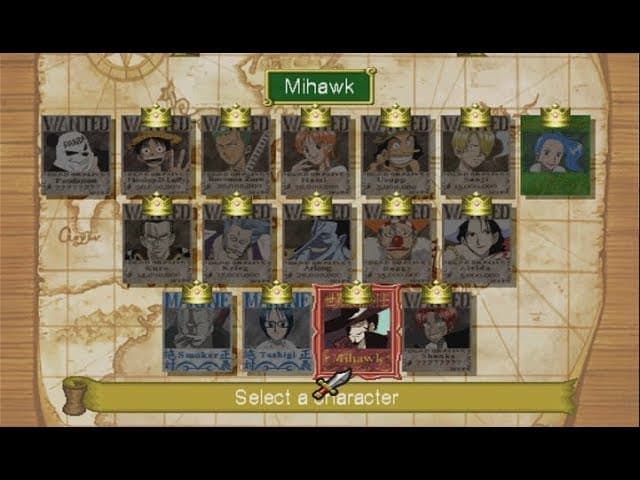Choose Luffy's straw hat wanted poster

157,155
